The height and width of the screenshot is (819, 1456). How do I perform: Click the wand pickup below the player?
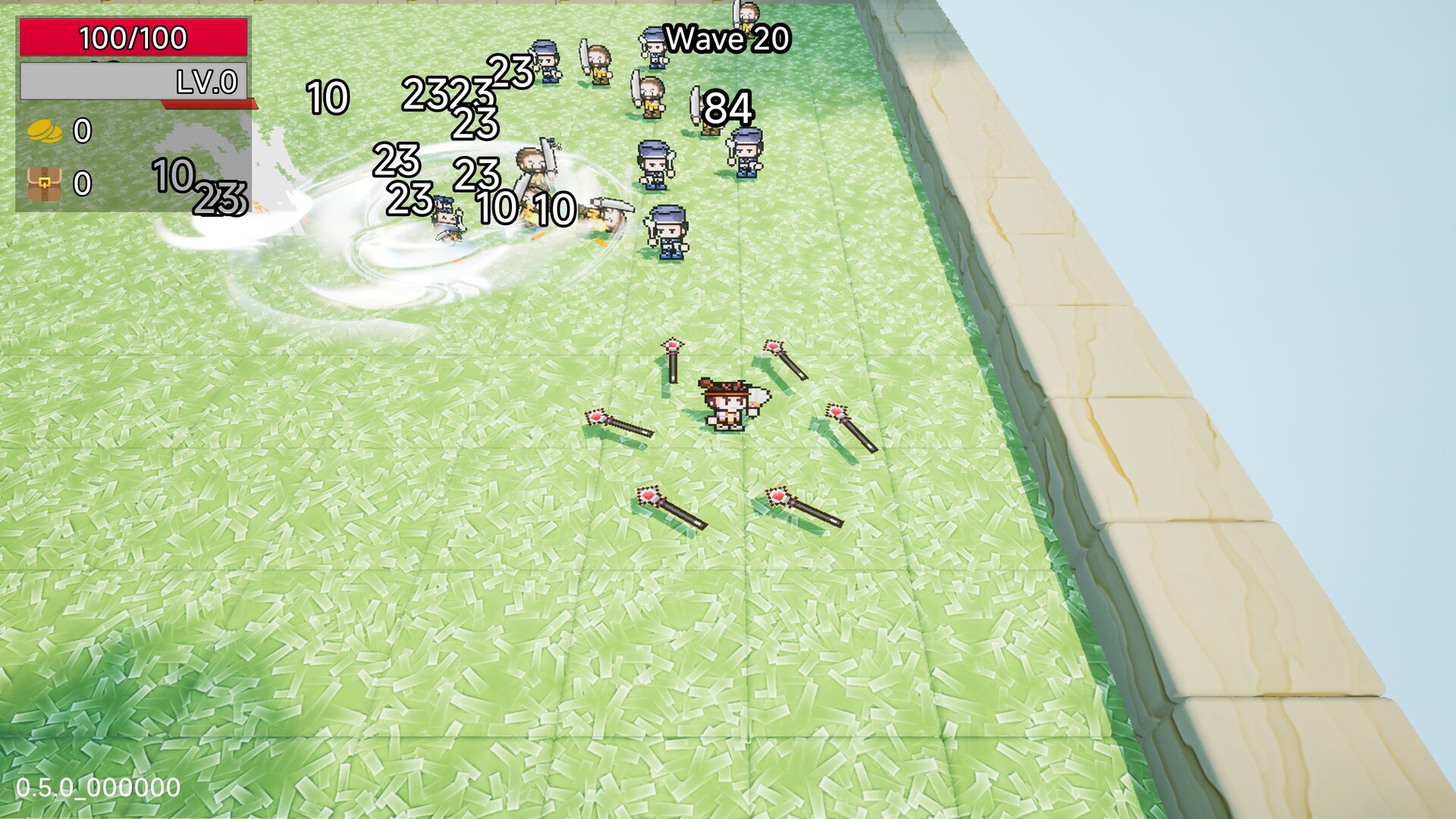coord(671,508)
